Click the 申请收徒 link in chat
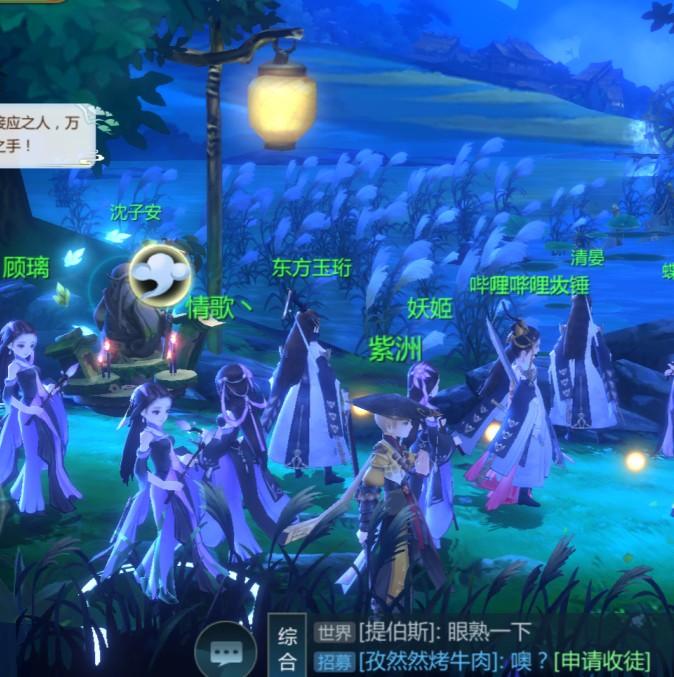This screenshot has width=674, height=677. [603, 660]
